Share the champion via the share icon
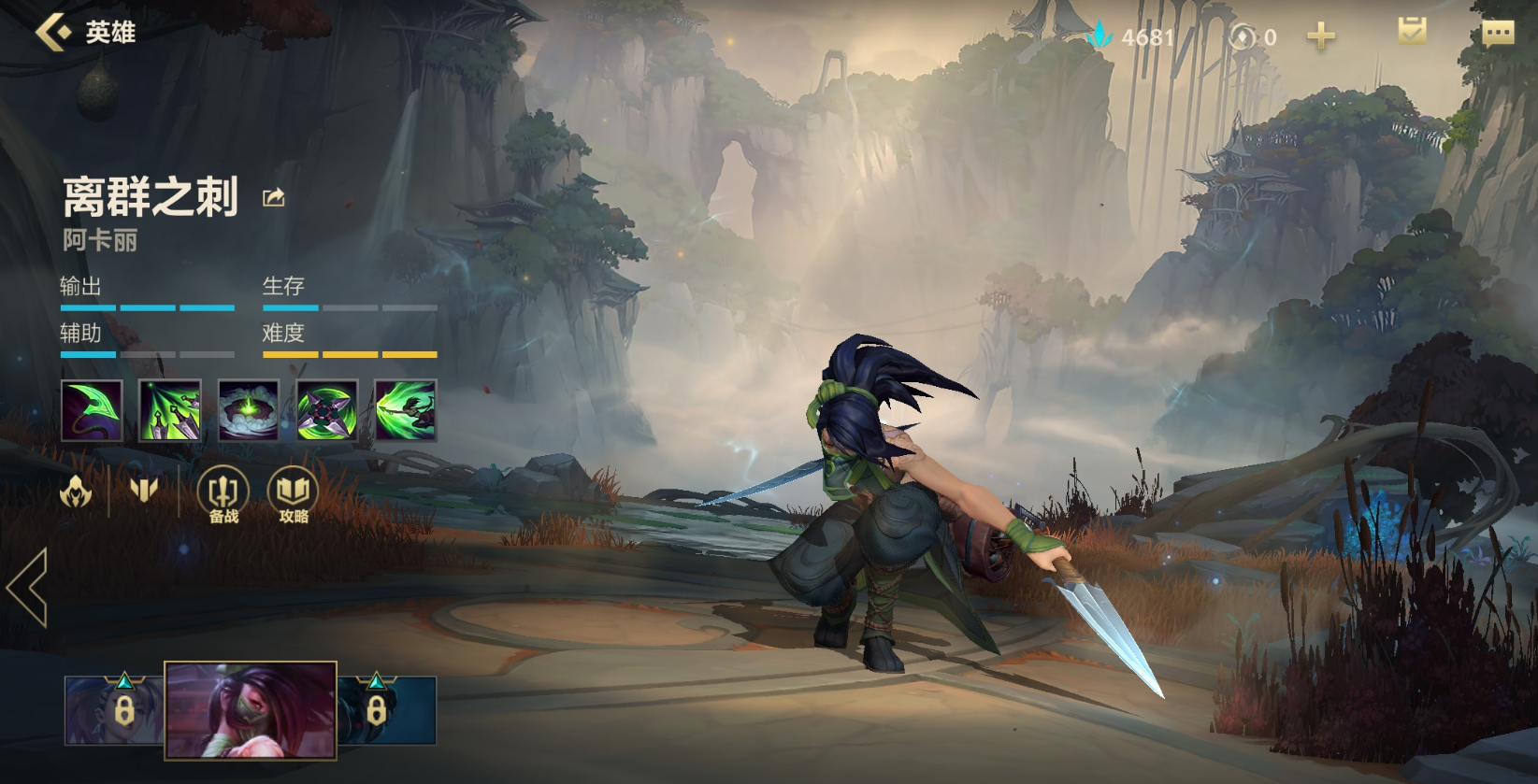This screenshot has height=784, width=1538. click(x=273, y=197)
